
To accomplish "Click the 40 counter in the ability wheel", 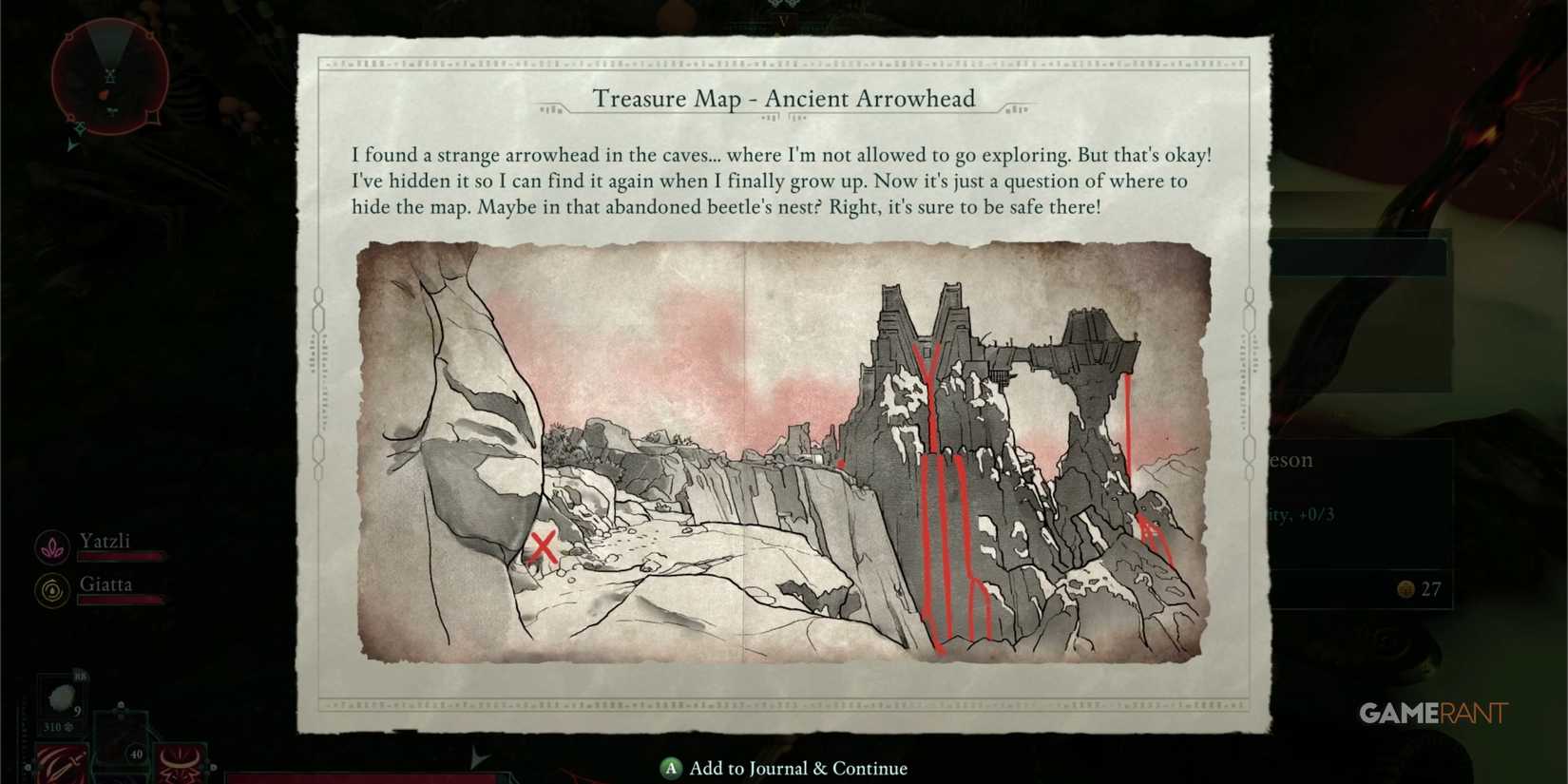I will click(136, 755).
